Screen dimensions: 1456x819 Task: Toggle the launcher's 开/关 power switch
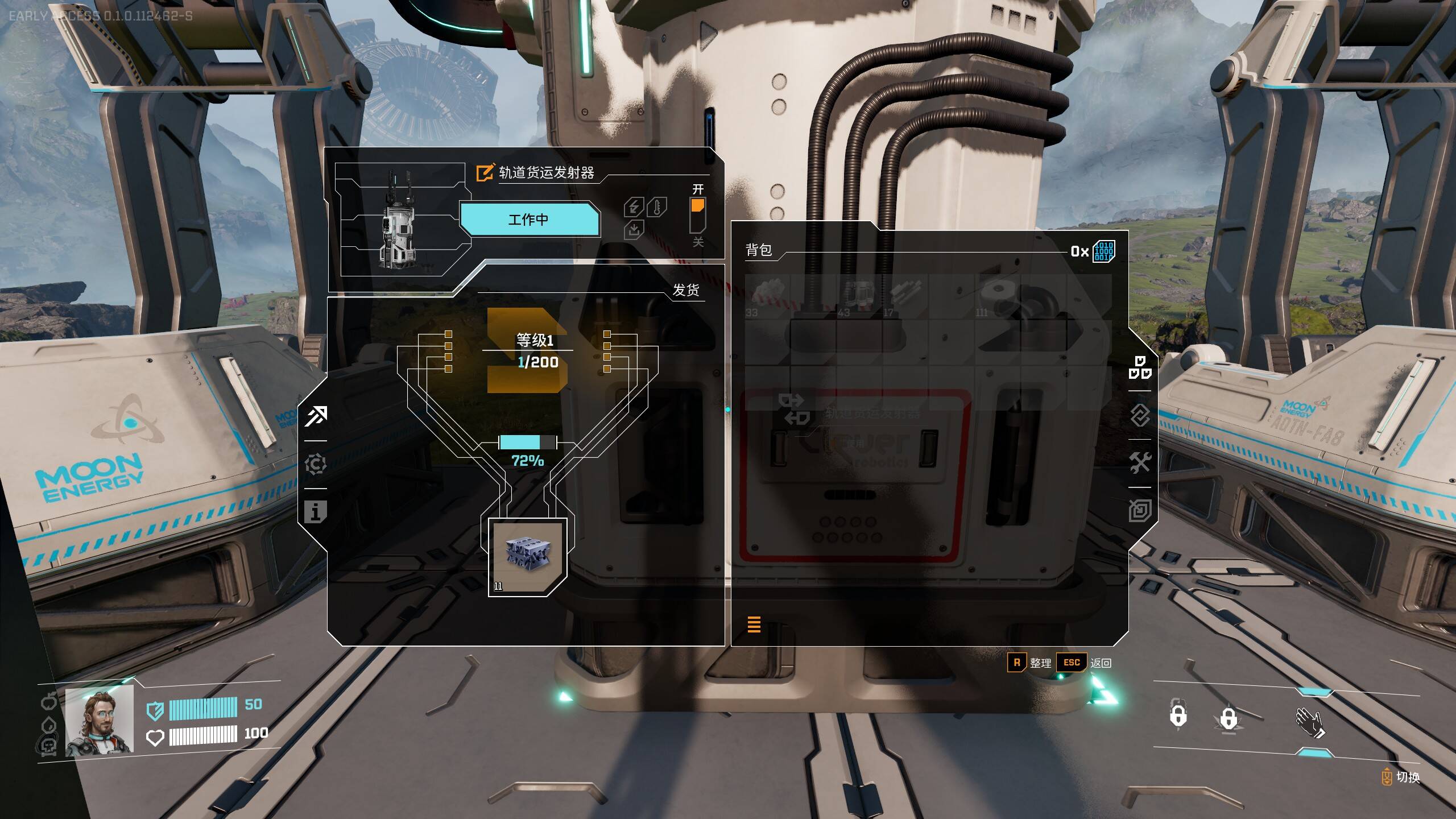coord(697,214)
